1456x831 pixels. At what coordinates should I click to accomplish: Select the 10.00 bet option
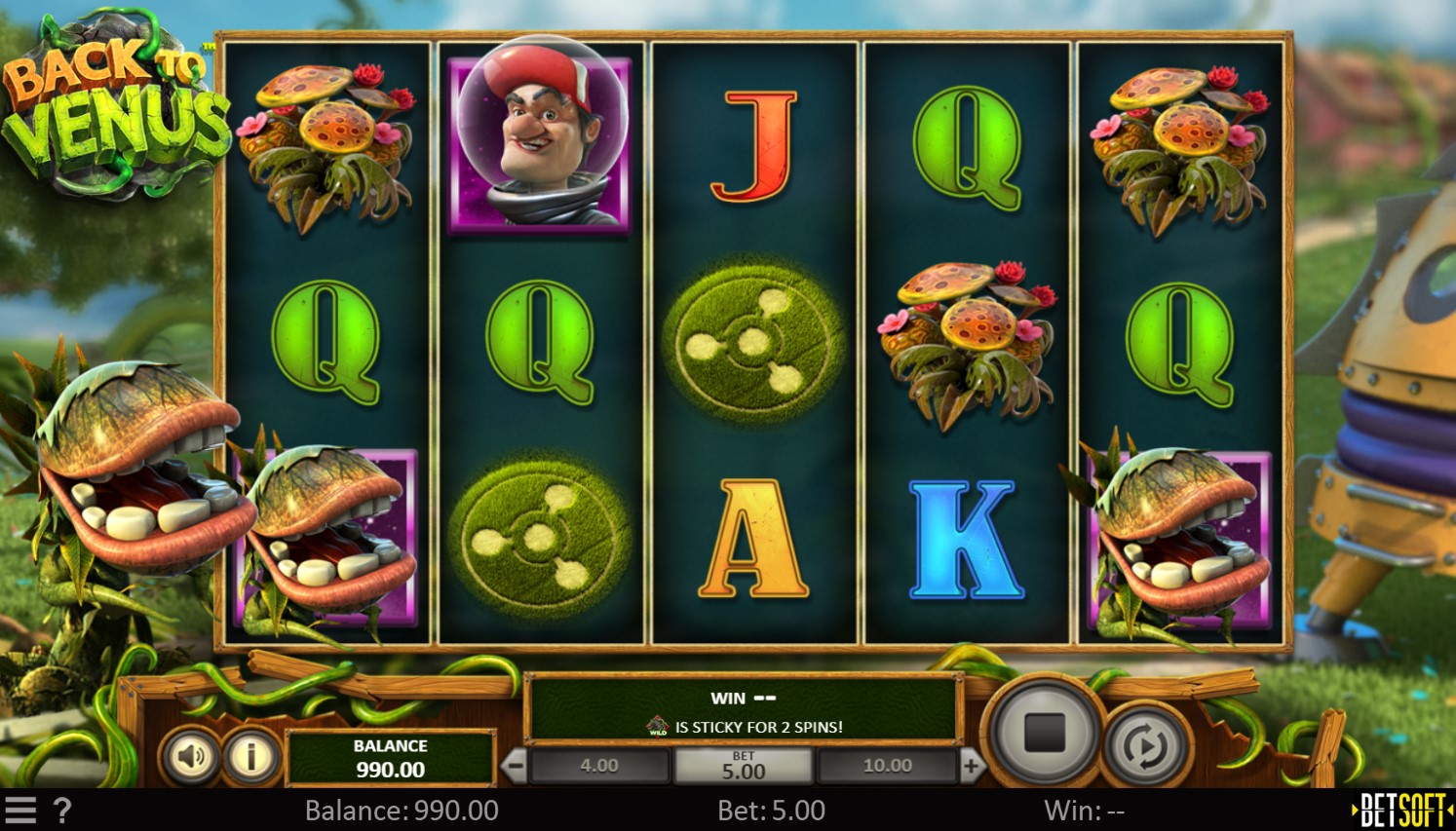click(885, 766)
